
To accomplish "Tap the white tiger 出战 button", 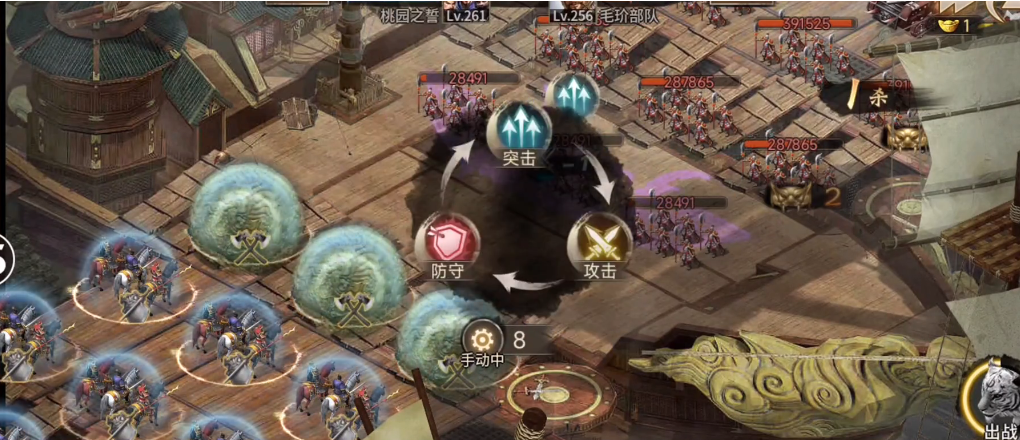I will pos(994,398).
